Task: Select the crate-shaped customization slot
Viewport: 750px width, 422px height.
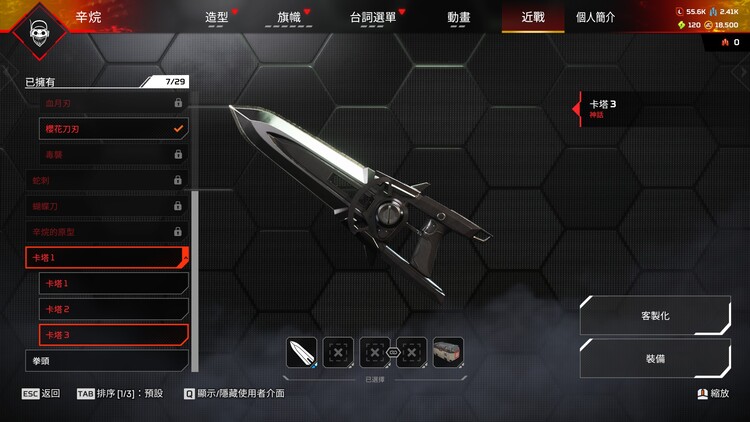Action: [x=448, y=352]
